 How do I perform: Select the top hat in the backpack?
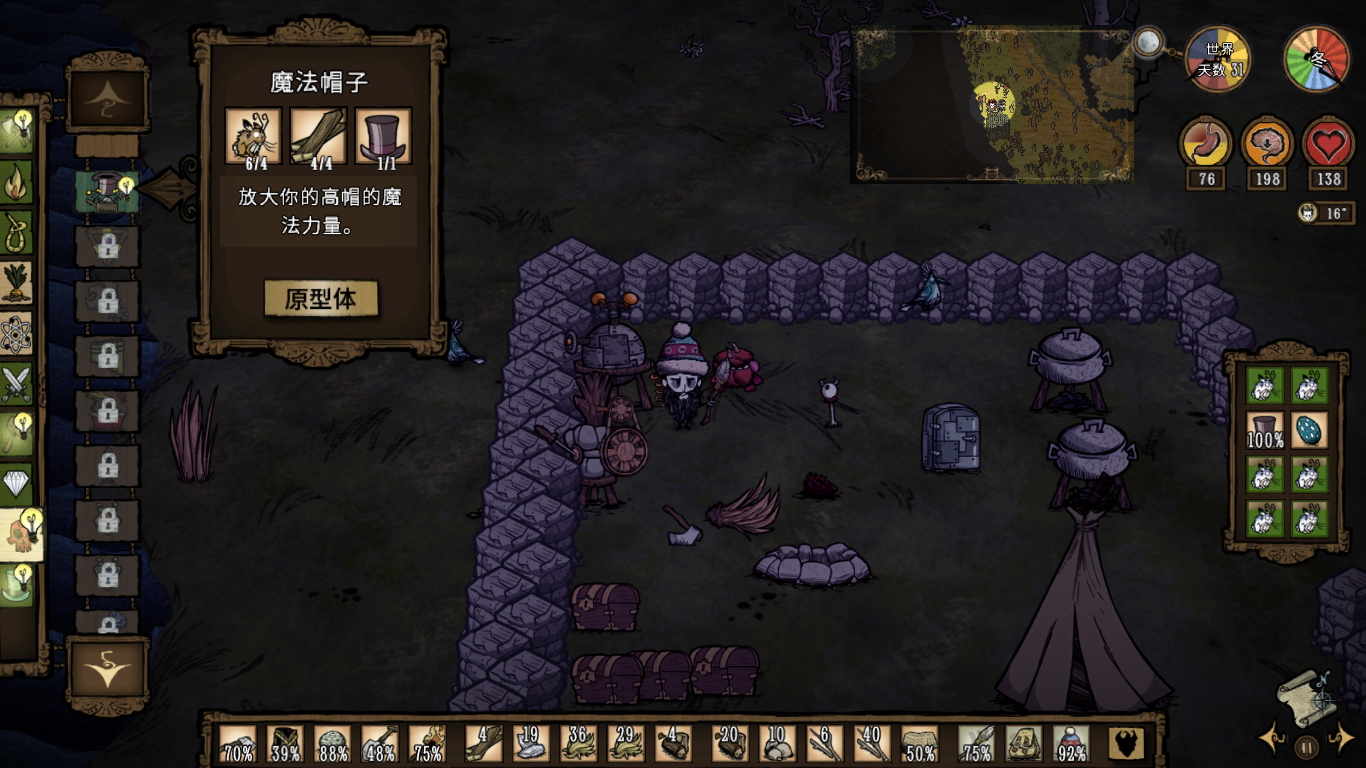pos(1264,431)
